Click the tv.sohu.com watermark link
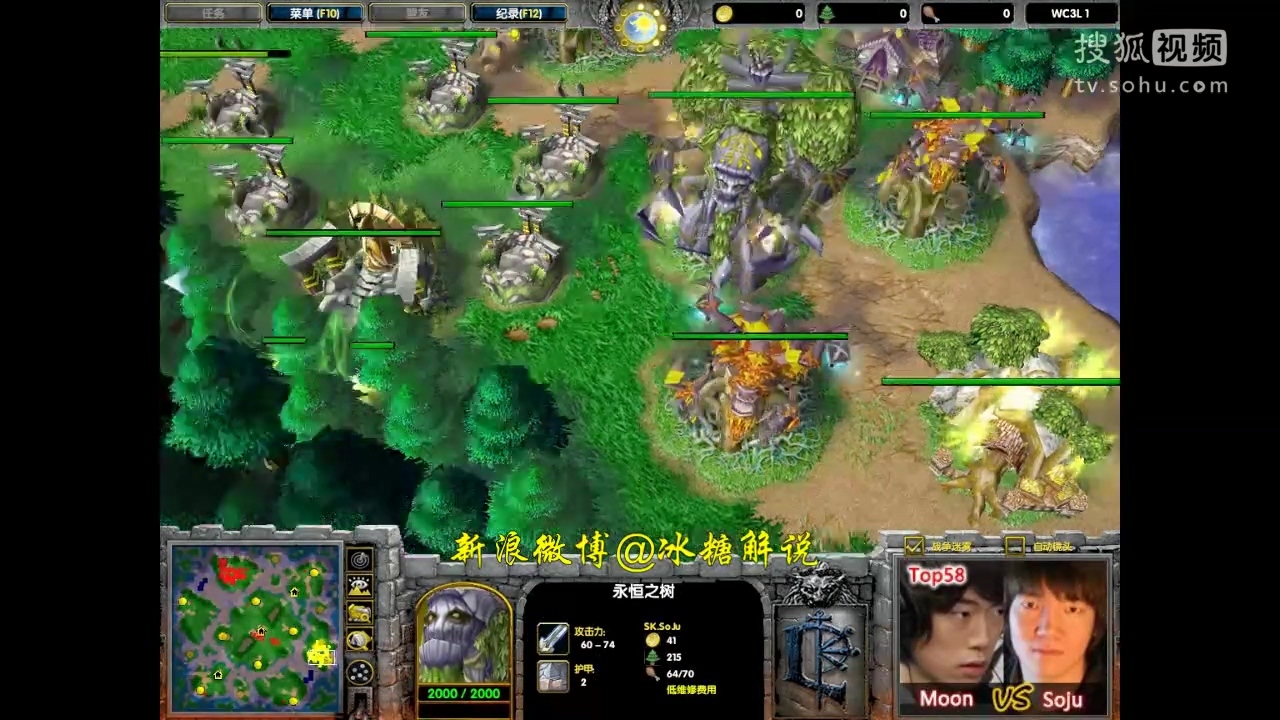 [x=1150, y=86]
